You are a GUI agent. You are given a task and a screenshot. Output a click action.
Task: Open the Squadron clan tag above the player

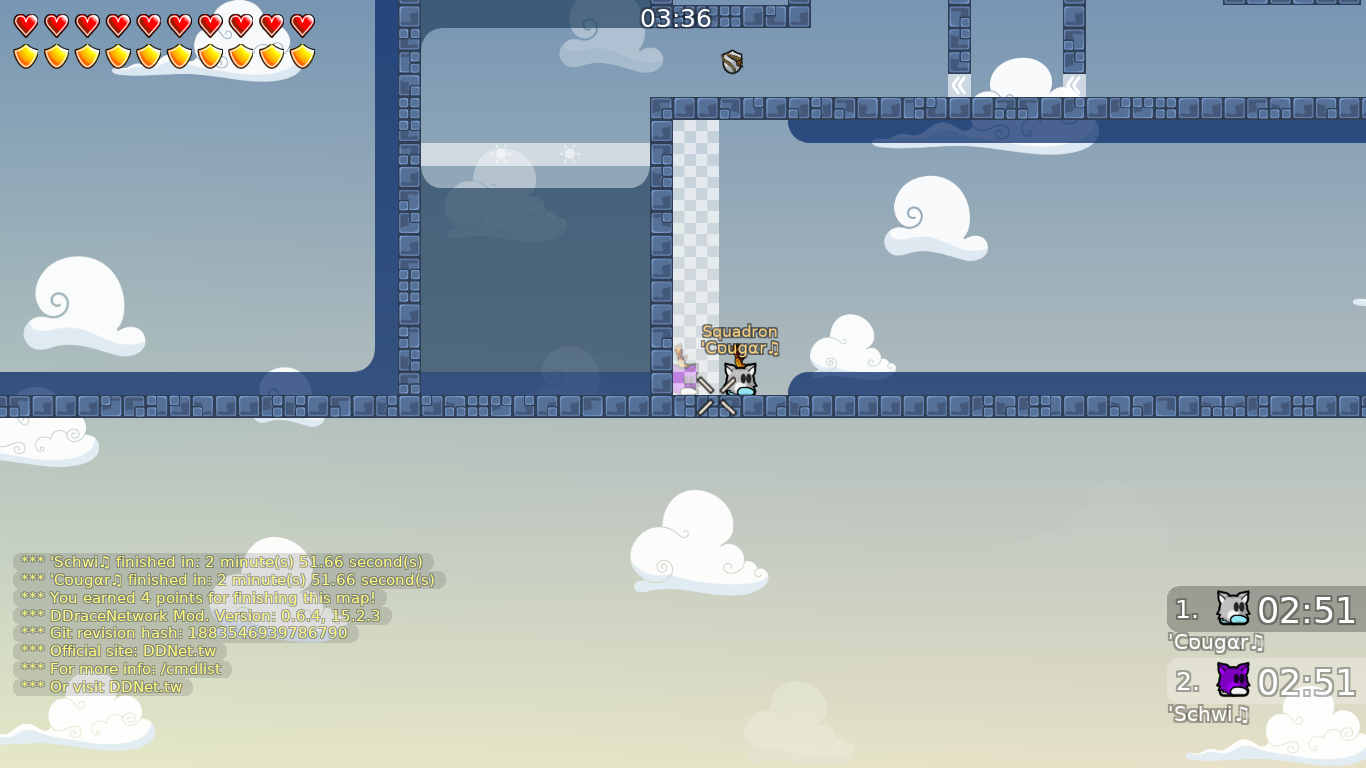742,331
